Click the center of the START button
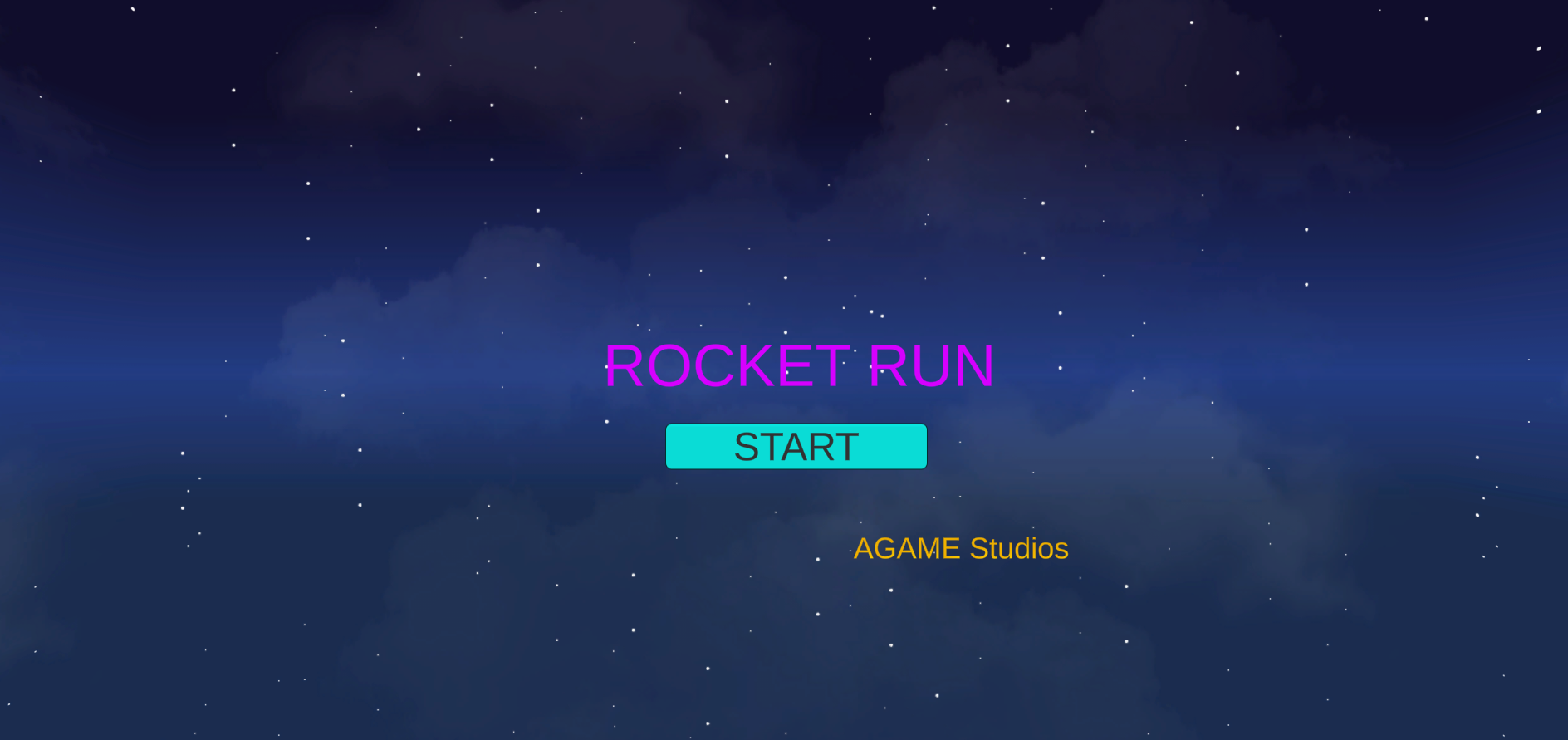Image resolution: width=1568 pixels, height=740 pixels. (x=795, y=446)
